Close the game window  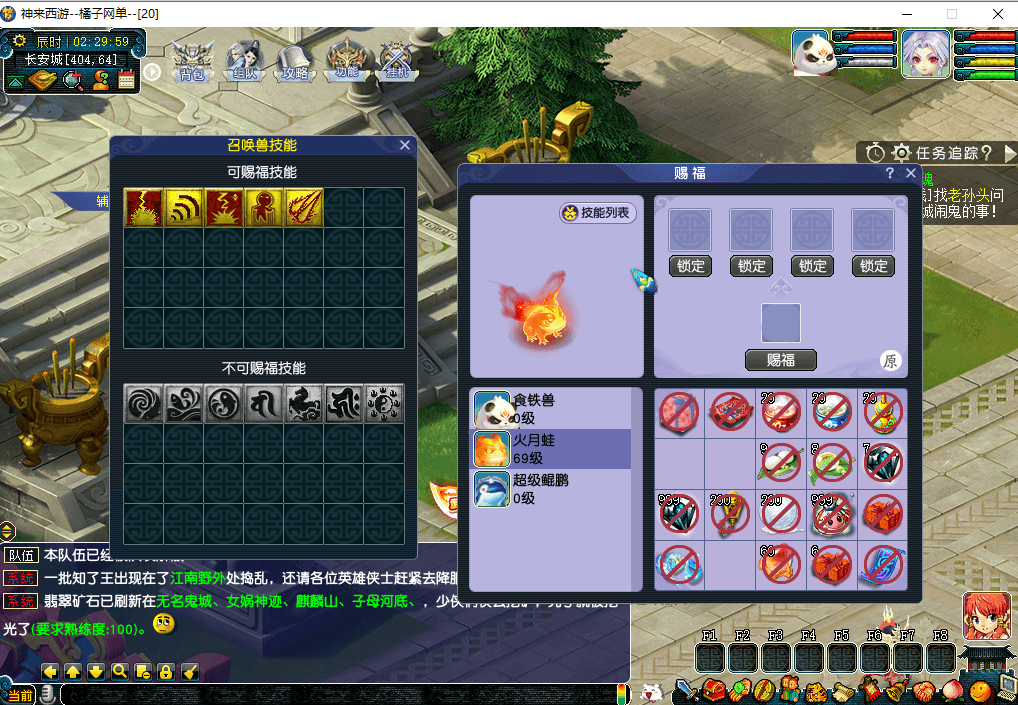pos(996,14)
